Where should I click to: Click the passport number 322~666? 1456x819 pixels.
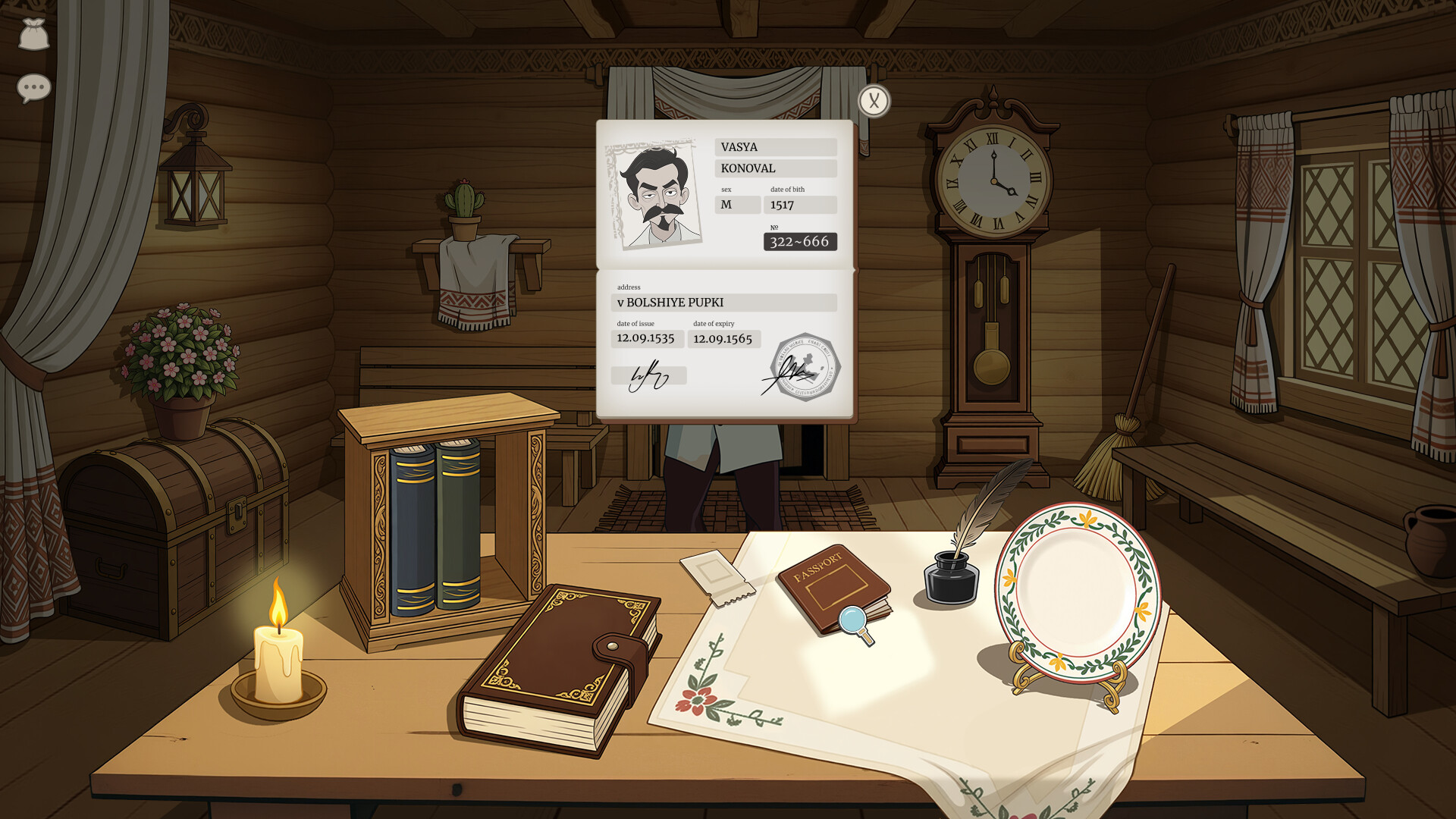(x=800, y=241)
